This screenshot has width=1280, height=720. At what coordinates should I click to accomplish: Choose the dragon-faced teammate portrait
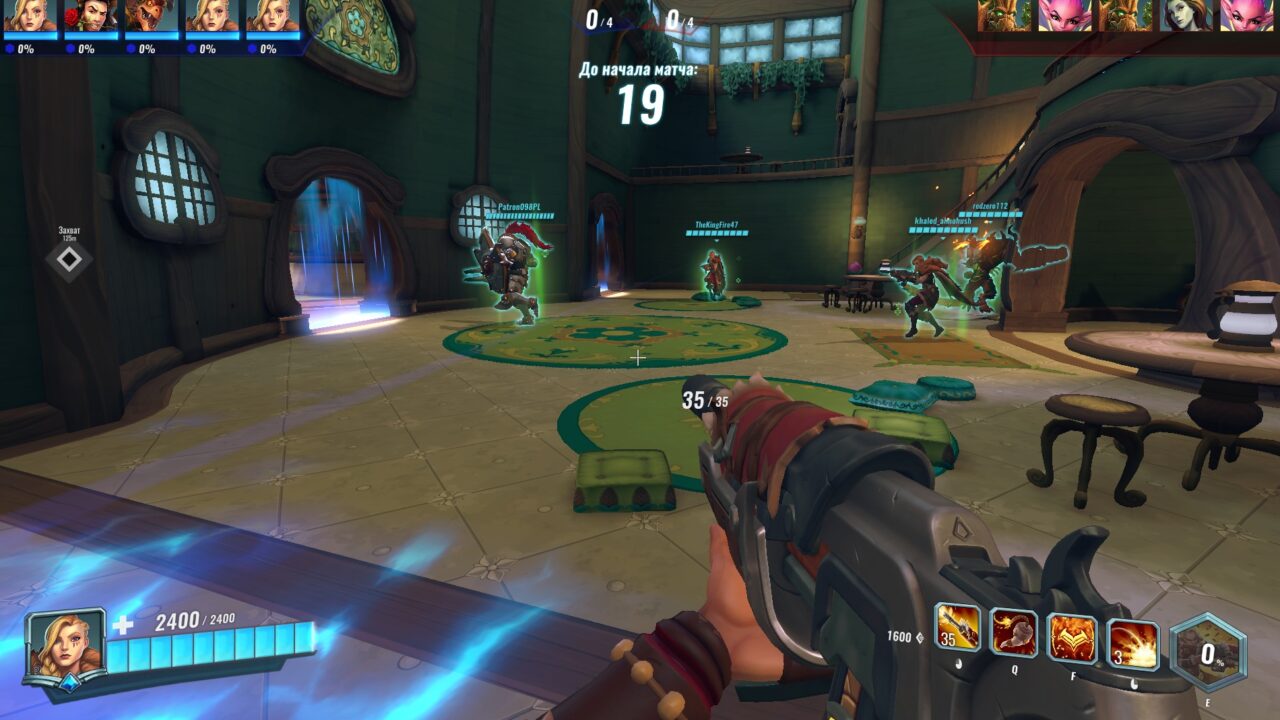[x=150, y=17]
